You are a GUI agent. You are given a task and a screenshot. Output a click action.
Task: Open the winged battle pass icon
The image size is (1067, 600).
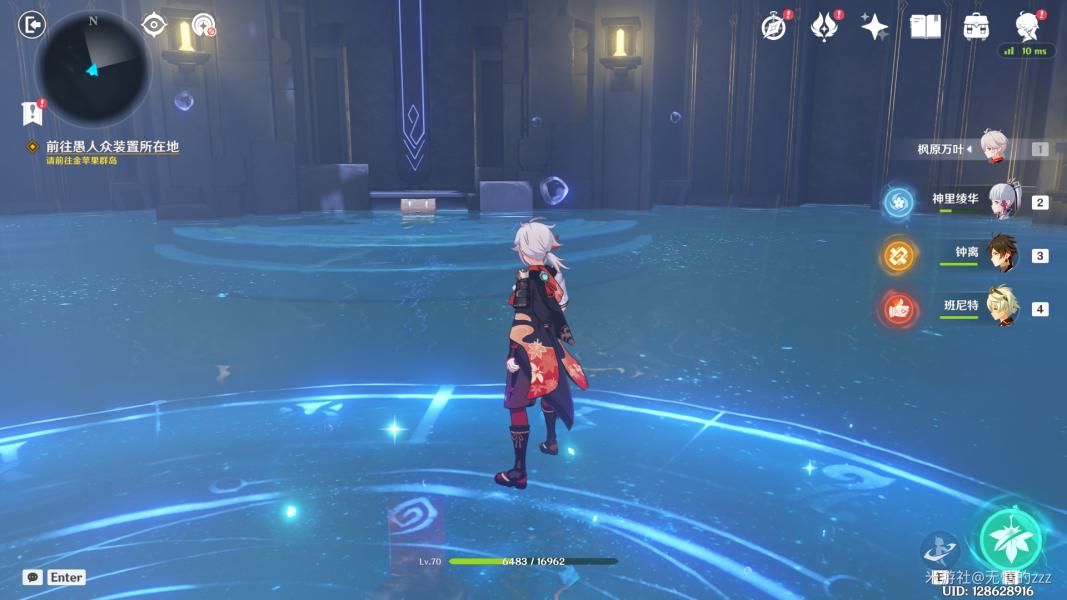[x=824, y=27]
